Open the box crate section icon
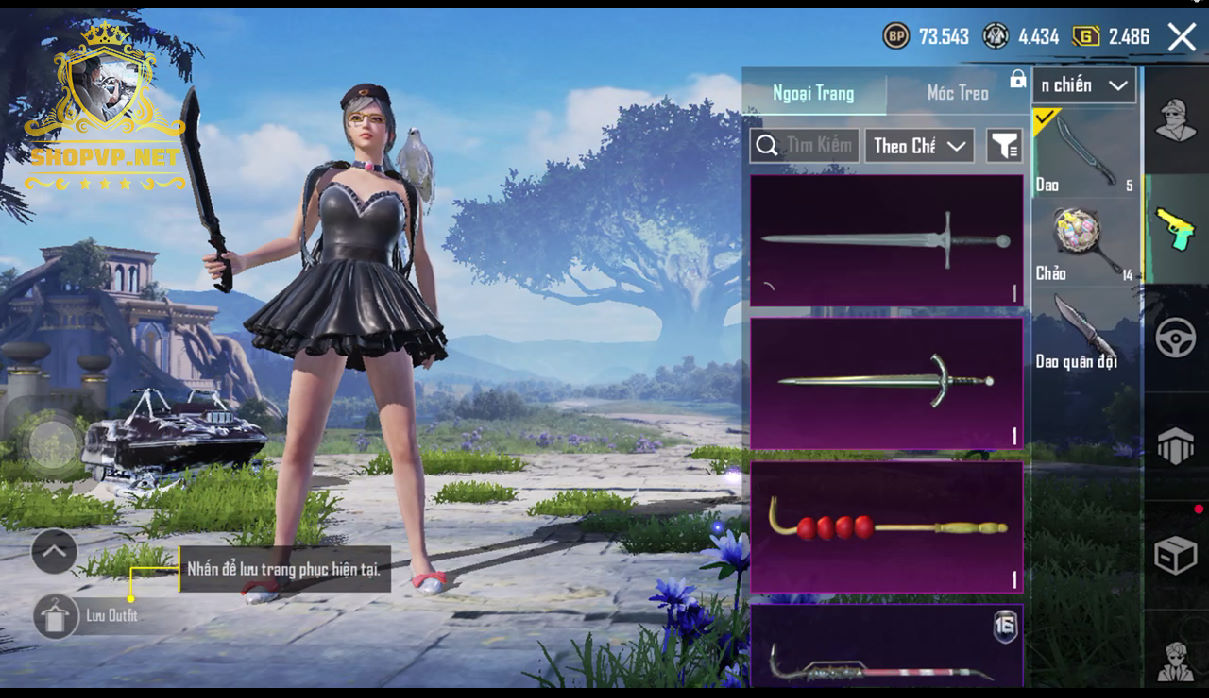 coord(1175,555)
